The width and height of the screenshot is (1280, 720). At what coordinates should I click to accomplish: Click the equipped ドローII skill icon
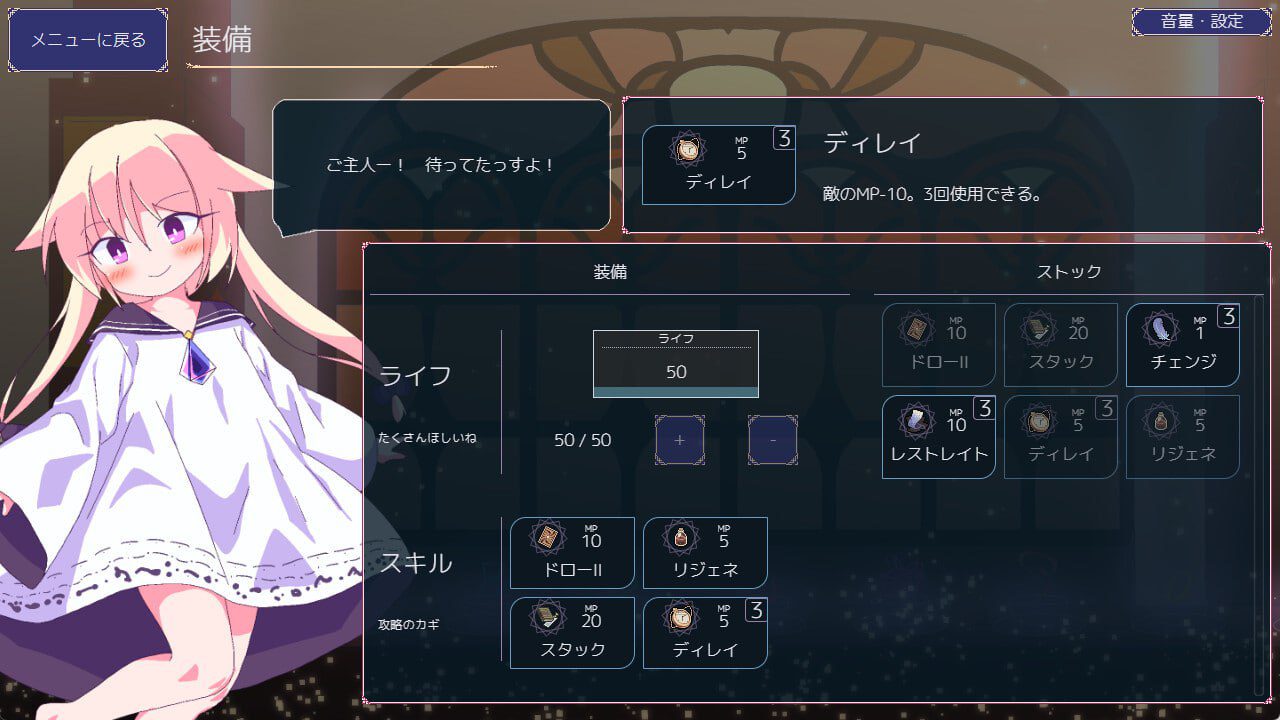(571, 552)
